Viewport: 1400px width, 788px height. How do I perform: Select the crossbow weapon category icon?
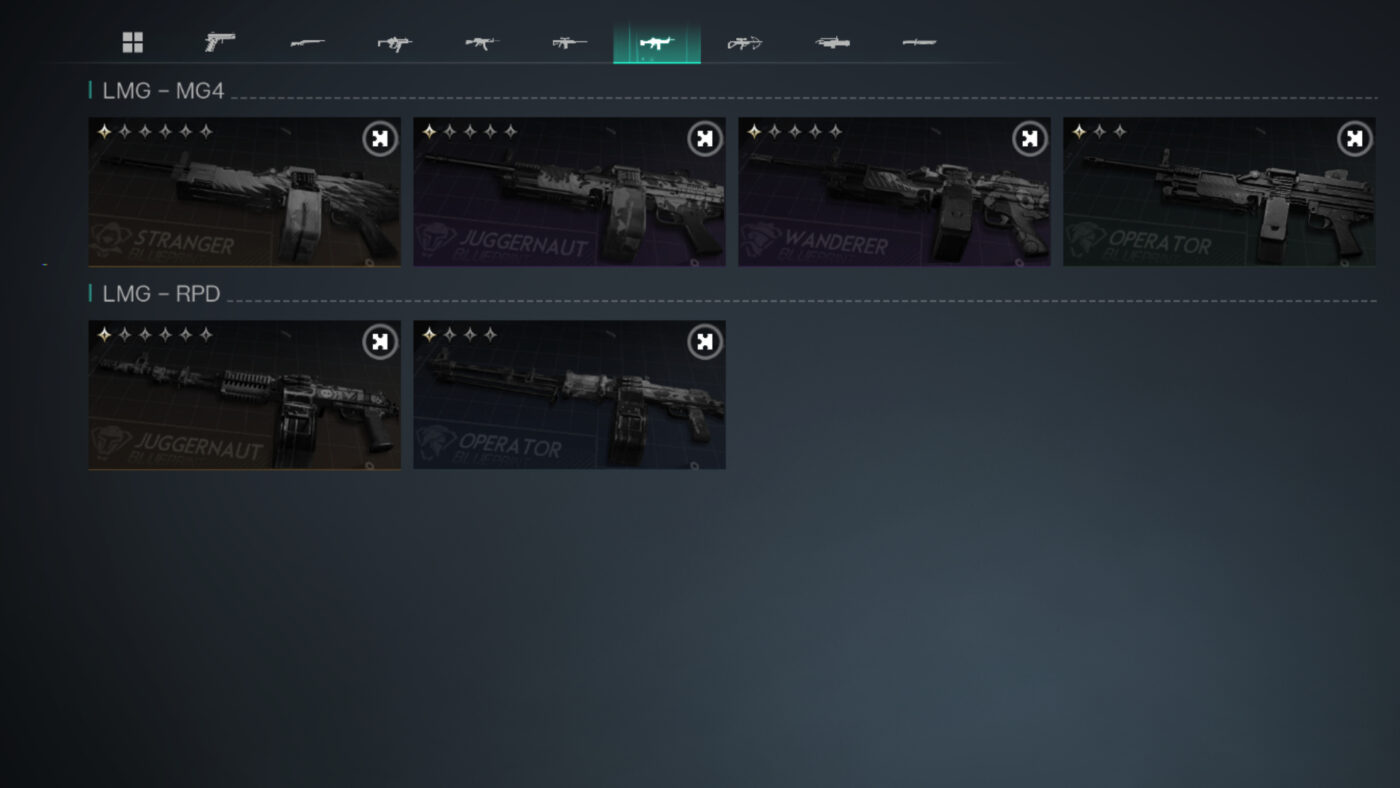744,42
